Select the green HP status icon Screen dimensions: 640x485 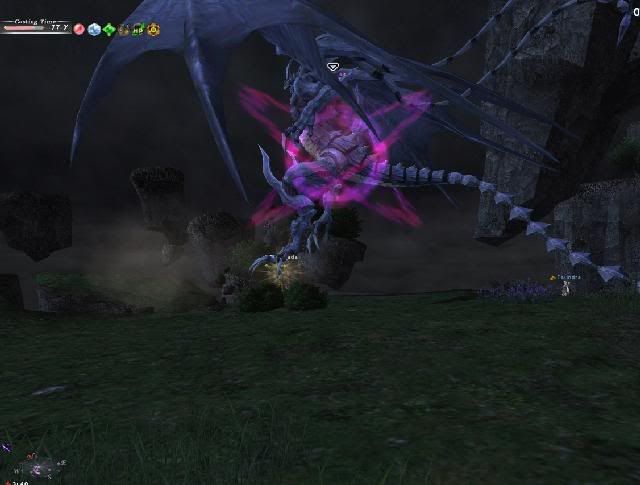coord(139,29)
